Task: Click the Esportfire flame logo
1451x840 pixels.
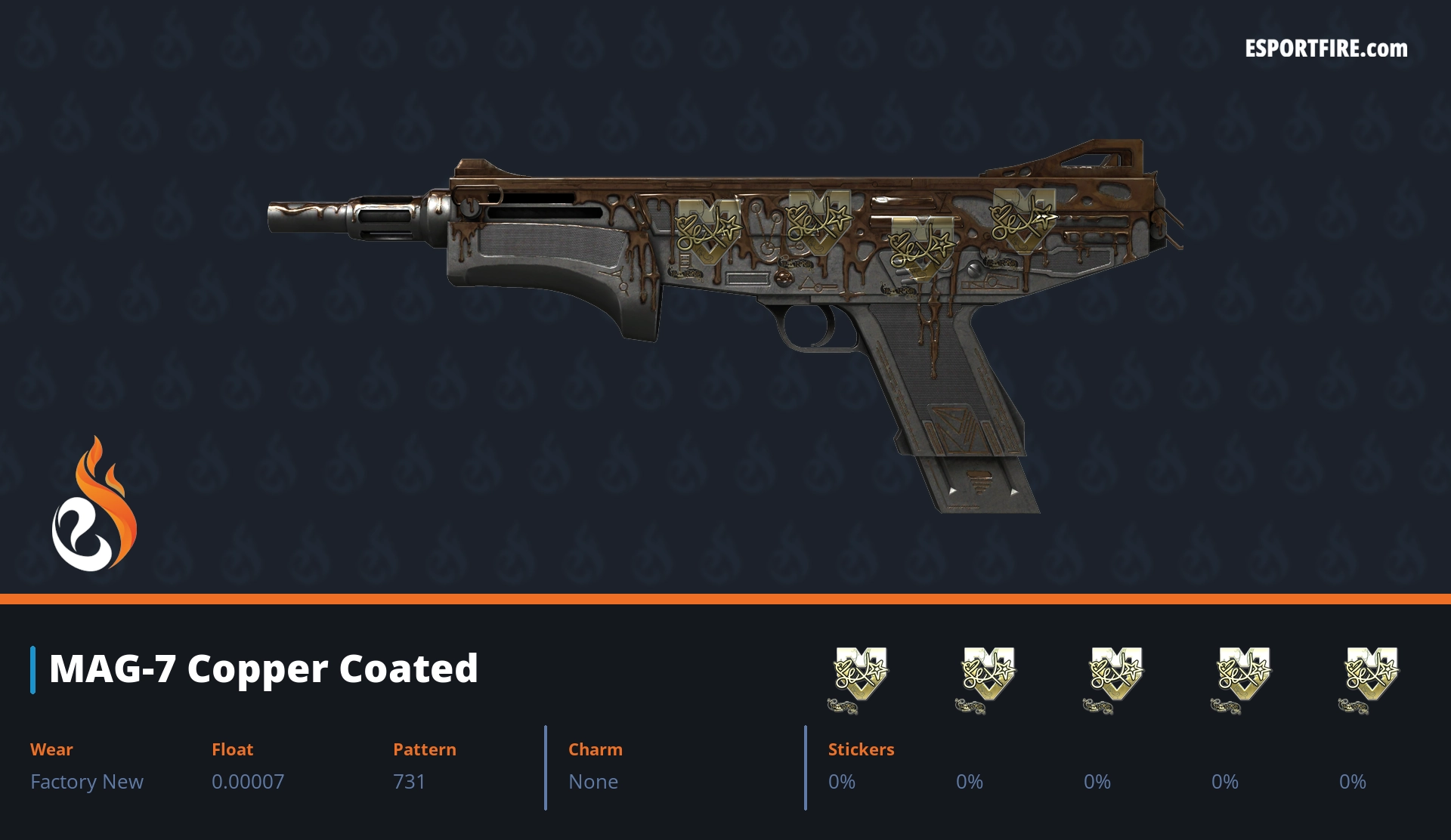Action: coord(94,505)
